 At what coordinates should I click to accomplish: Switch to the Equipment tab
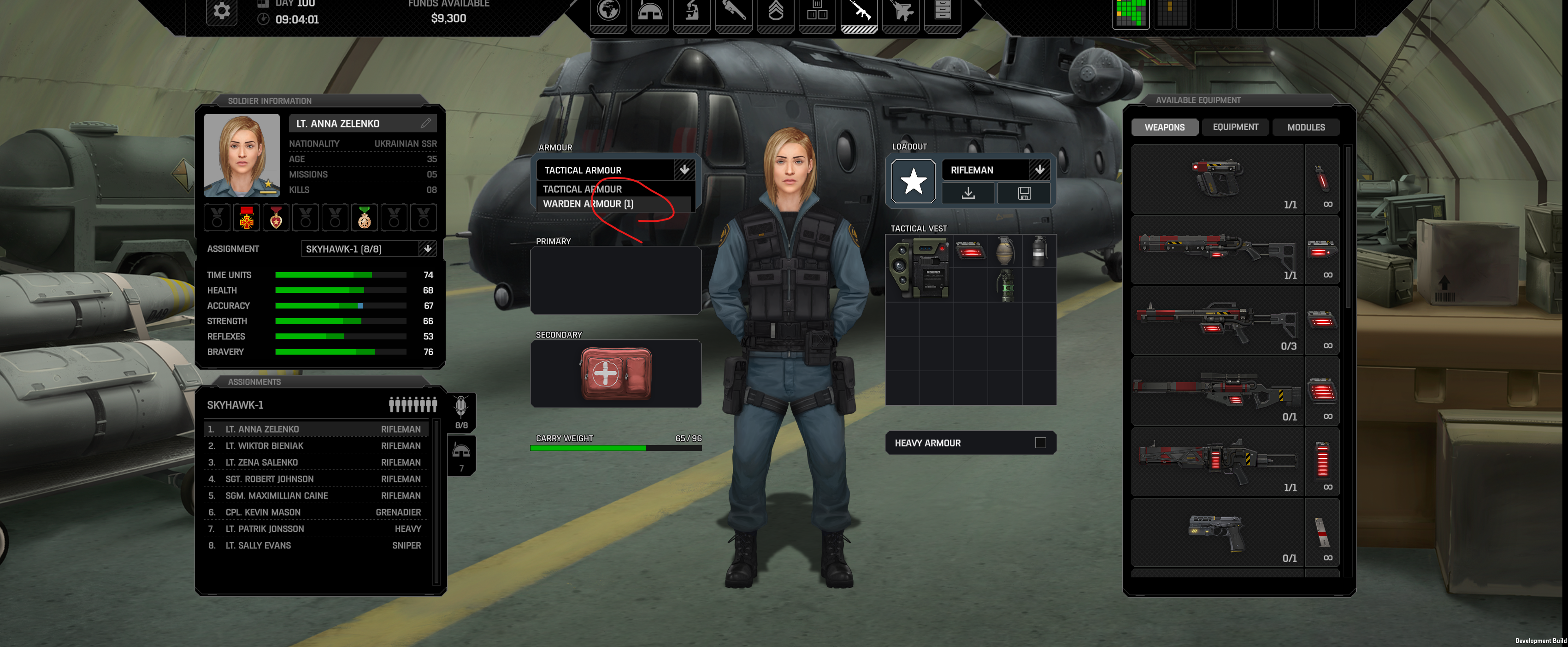pos(1235,127)
